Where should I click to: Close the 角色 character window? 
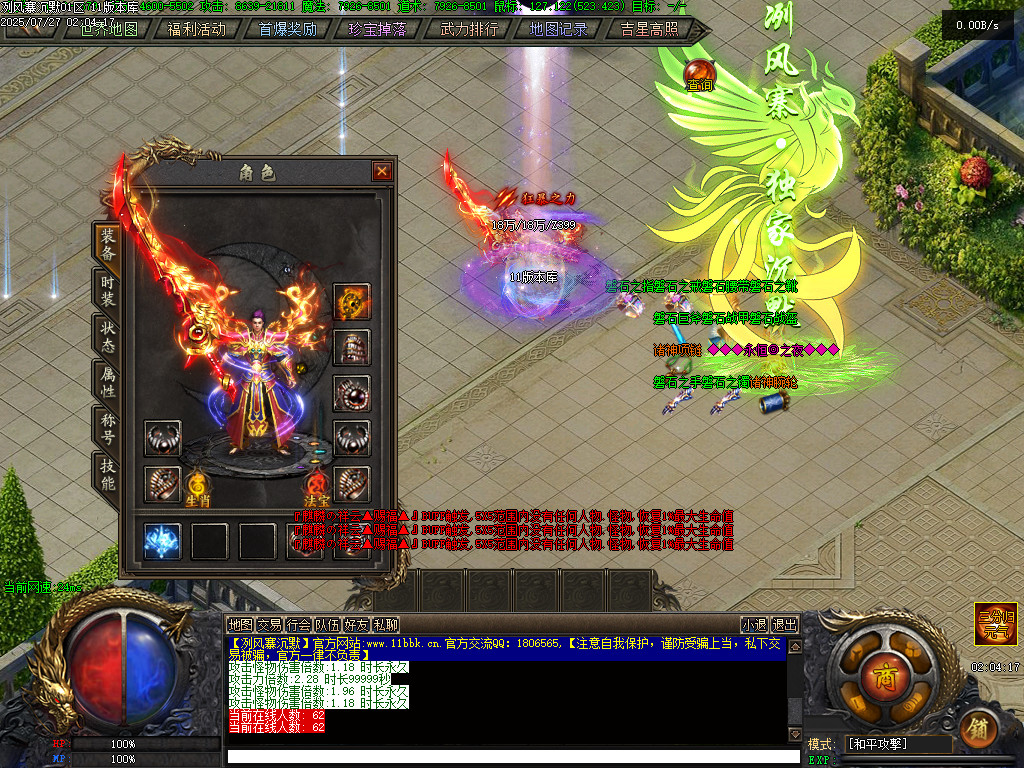382,172
